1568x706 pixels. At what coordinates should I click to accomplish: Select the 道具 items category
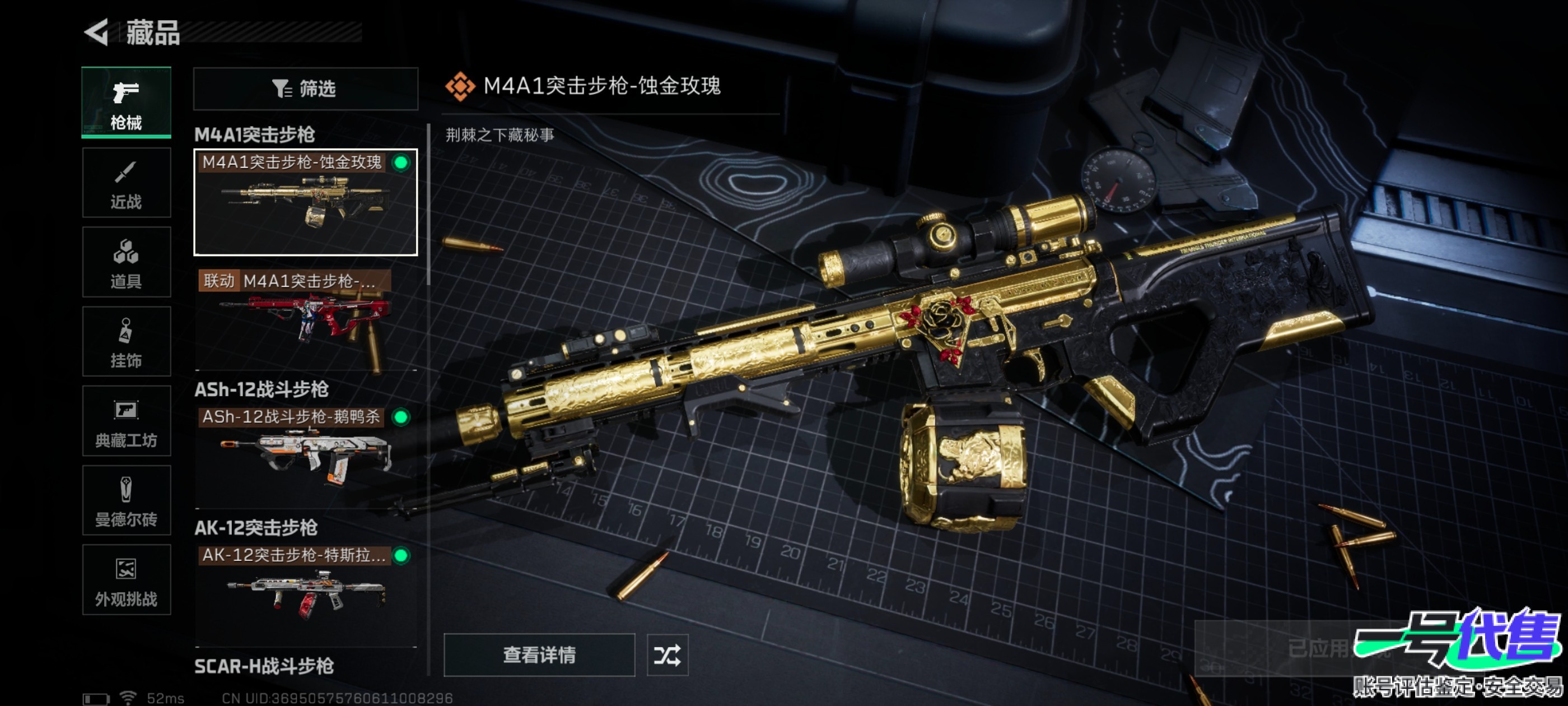pos(126,263)
